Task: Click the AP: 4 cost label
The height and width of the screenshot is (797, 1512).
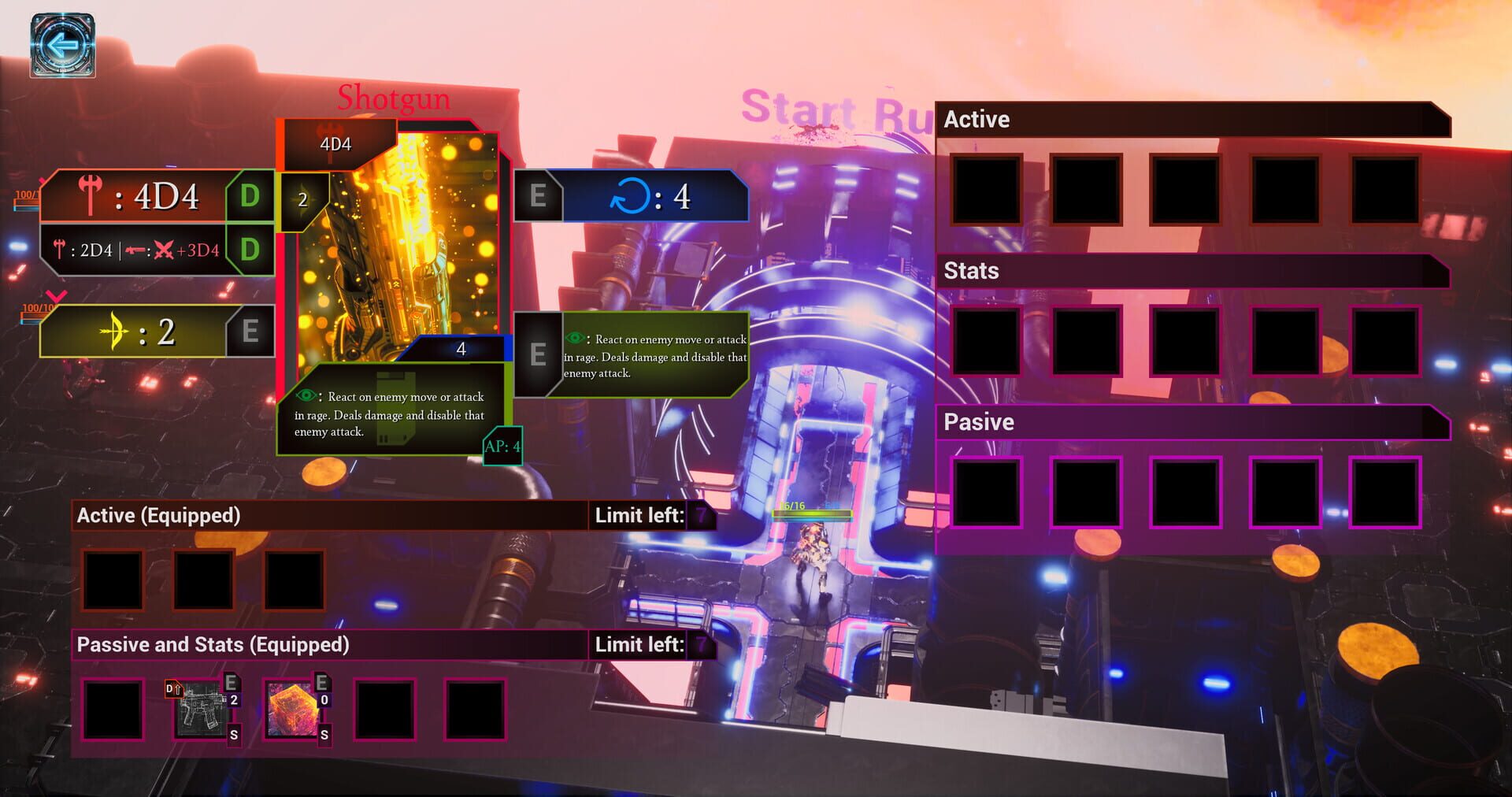Action: (502, 447)
